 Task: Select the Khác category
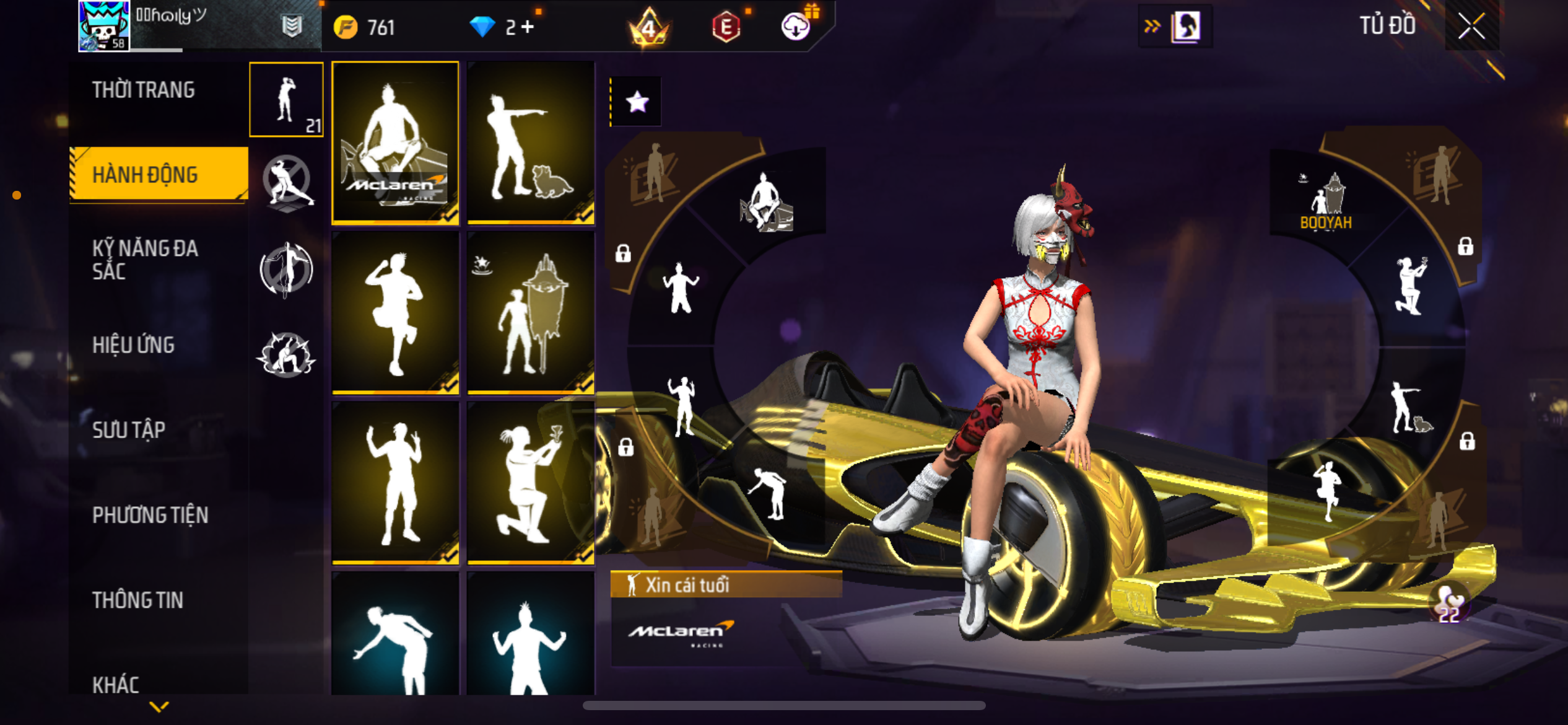116,684
